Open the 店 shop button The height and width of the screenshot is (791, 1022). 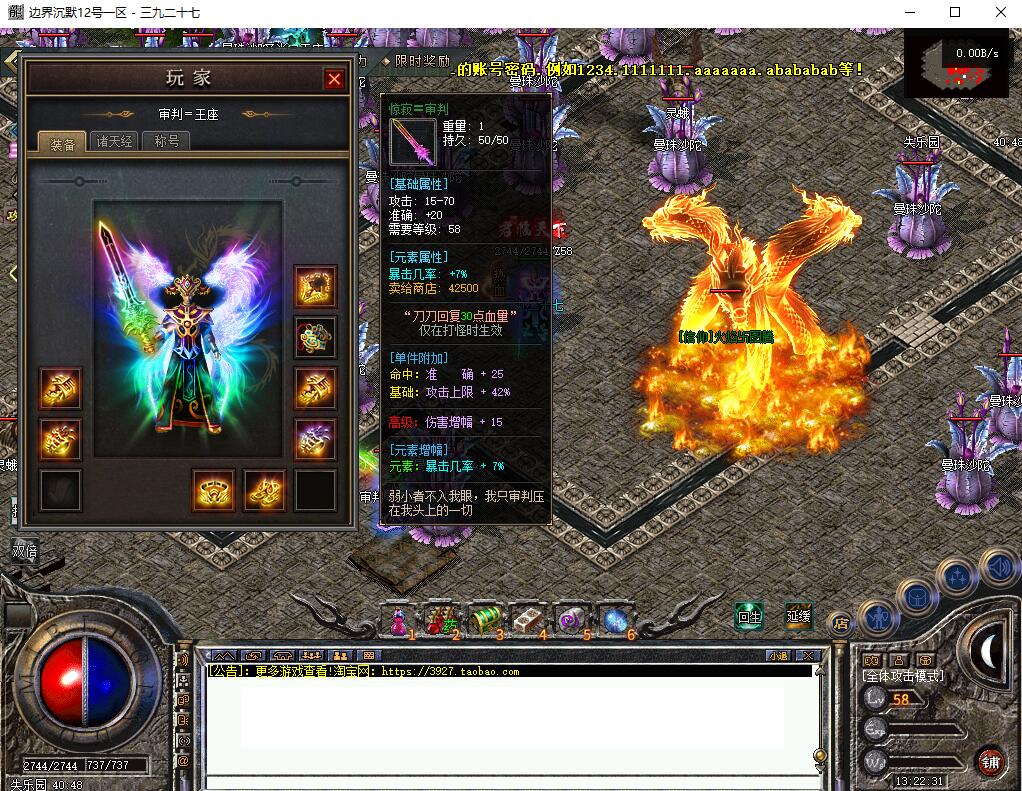(841, 621)
